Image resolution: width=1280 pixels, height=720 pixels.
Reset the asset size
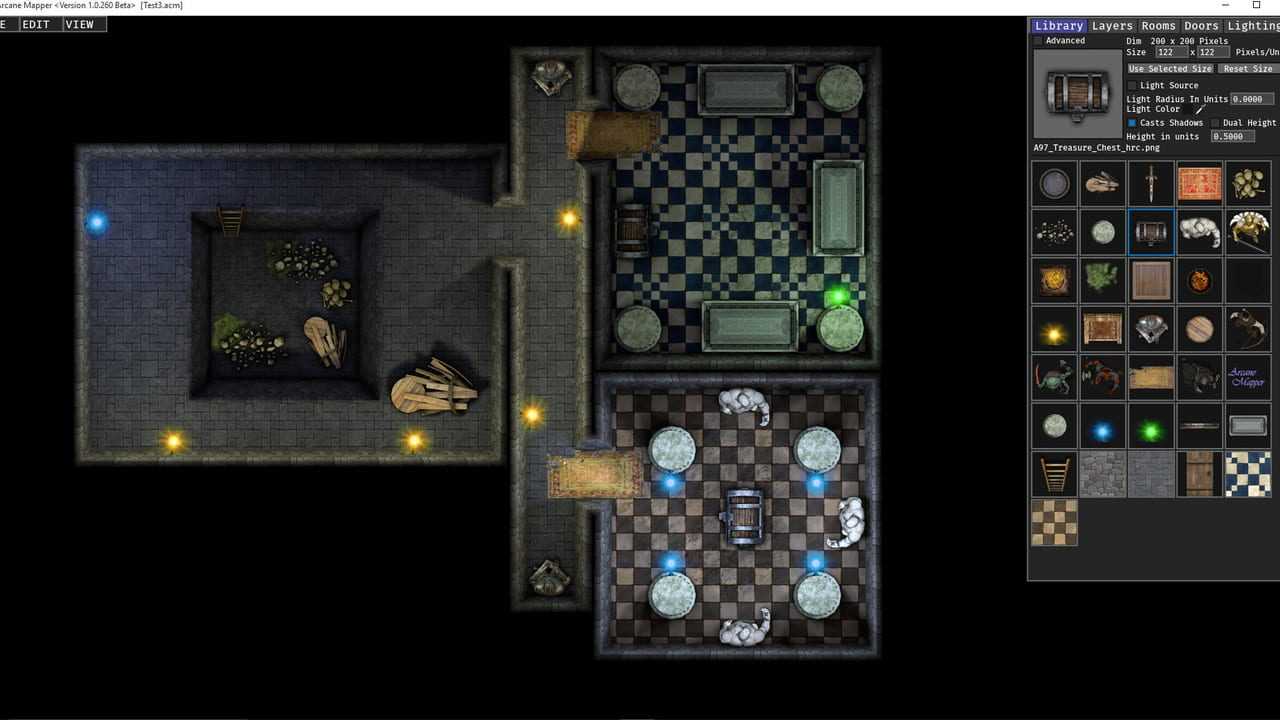(1248, 69)
